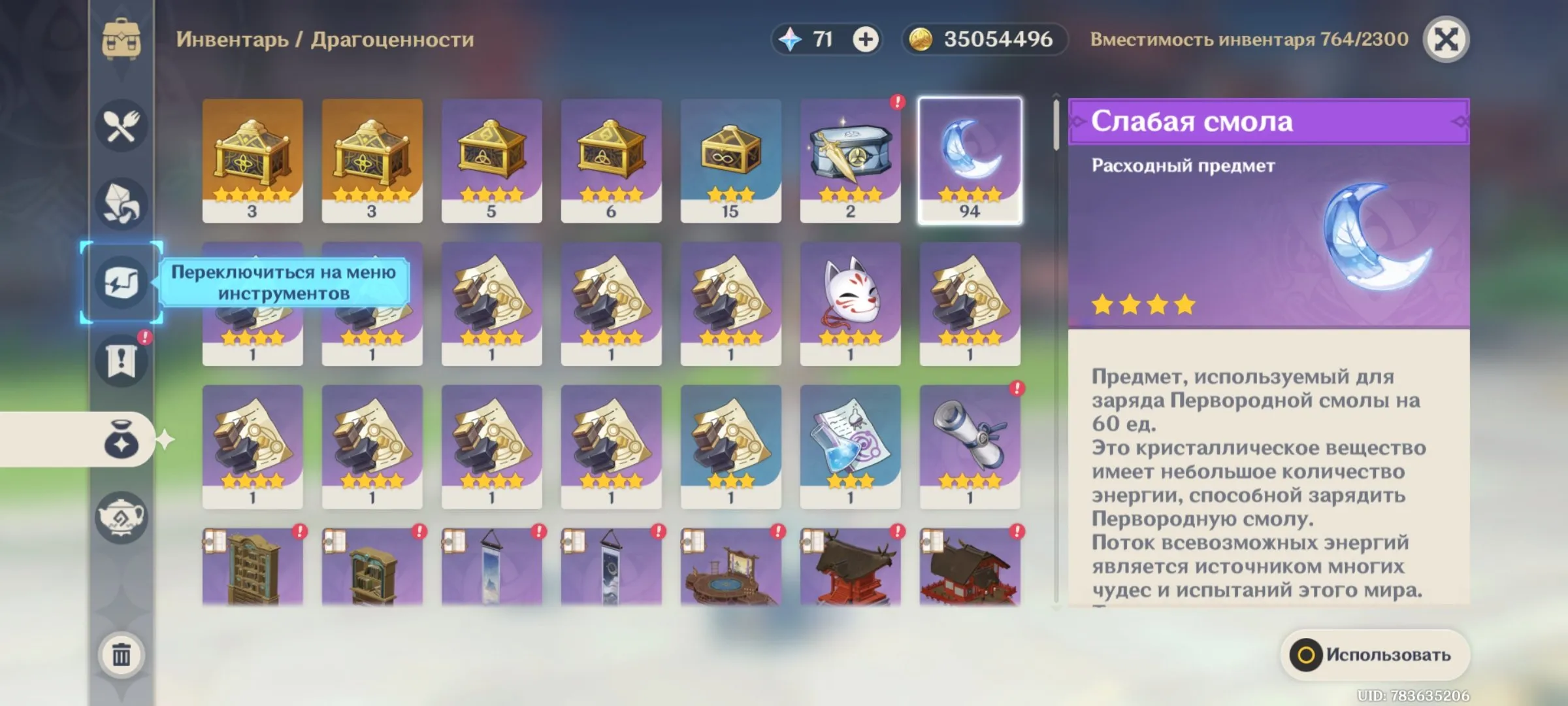Click the backpack inventory icon at top
Screen dimensions: 1568x706
click(x=122, y=39)
